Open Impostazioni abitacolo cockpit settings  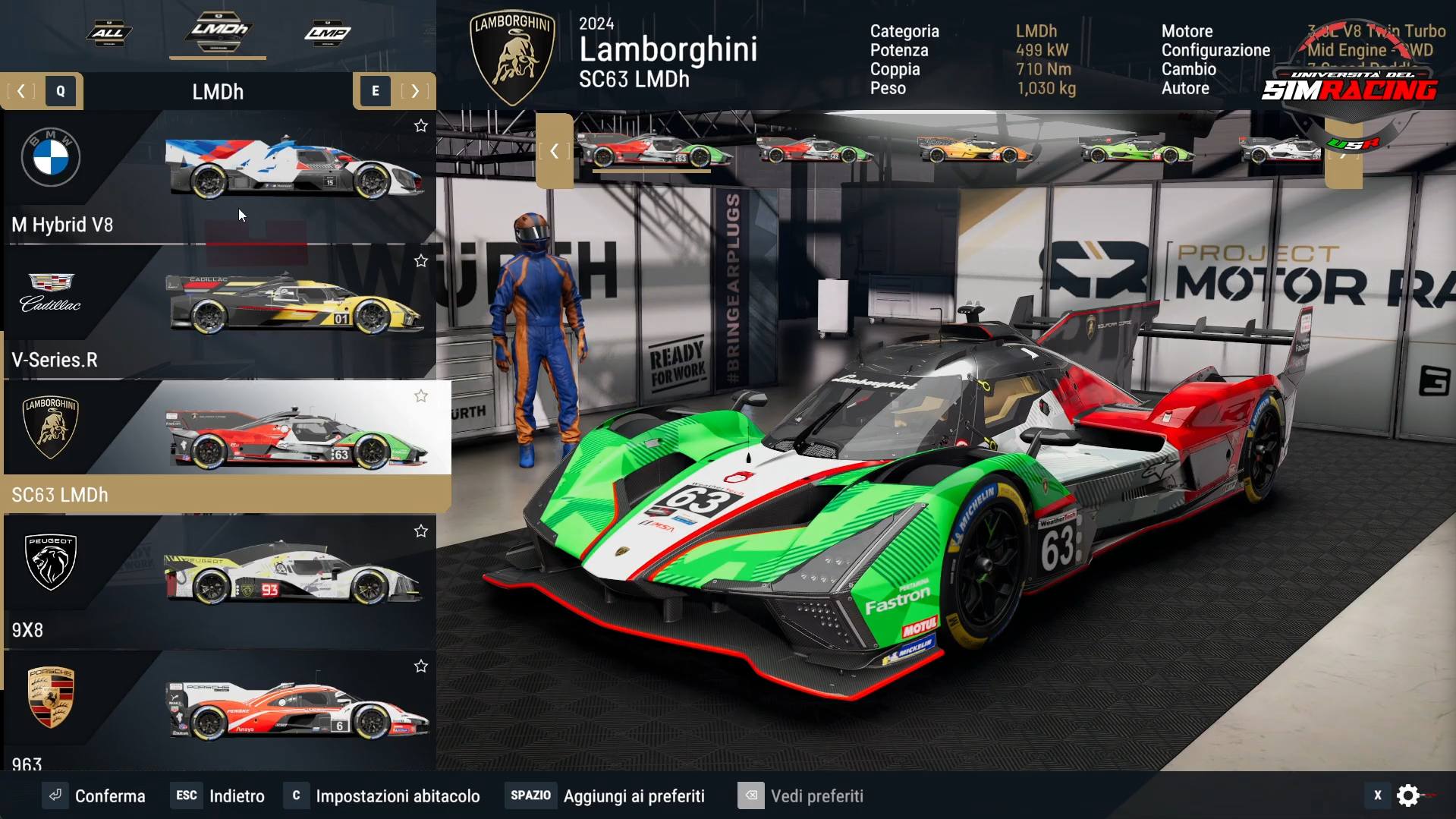coord(382,795)
